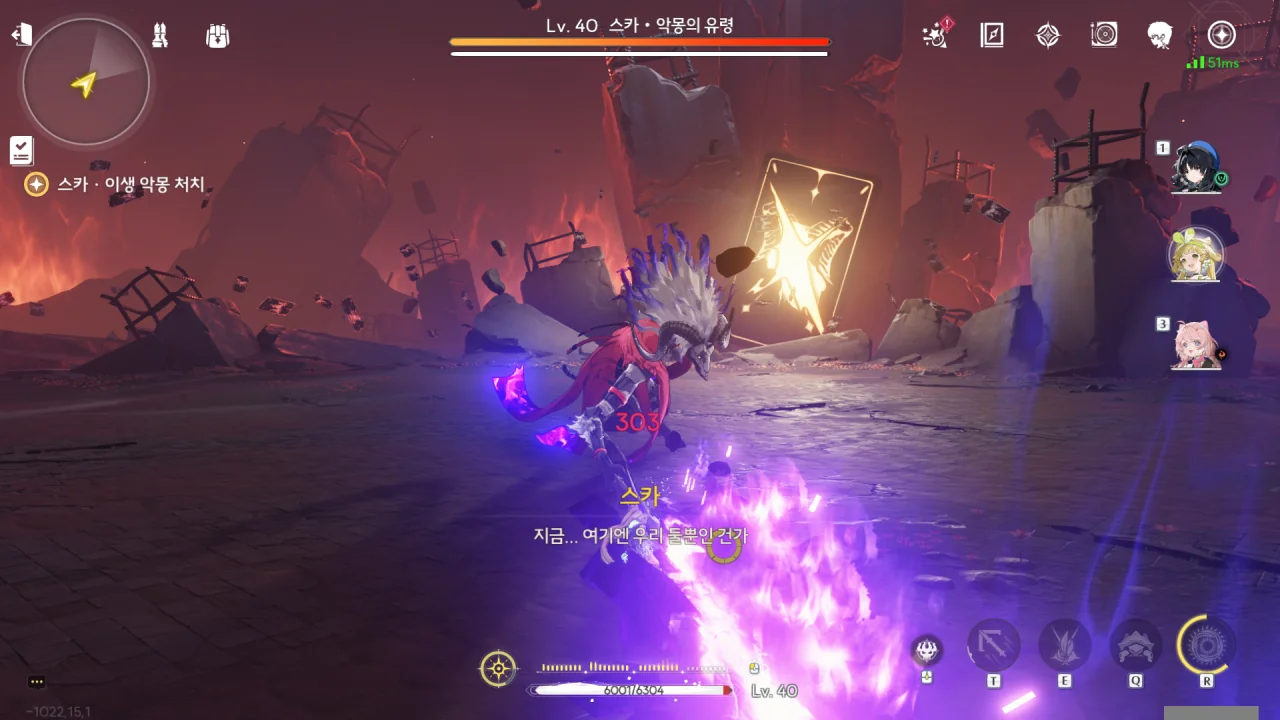Trigger the echo skill labeled Q
This screenshot has height=720, width=1280.
click(x=1136, y=646)
